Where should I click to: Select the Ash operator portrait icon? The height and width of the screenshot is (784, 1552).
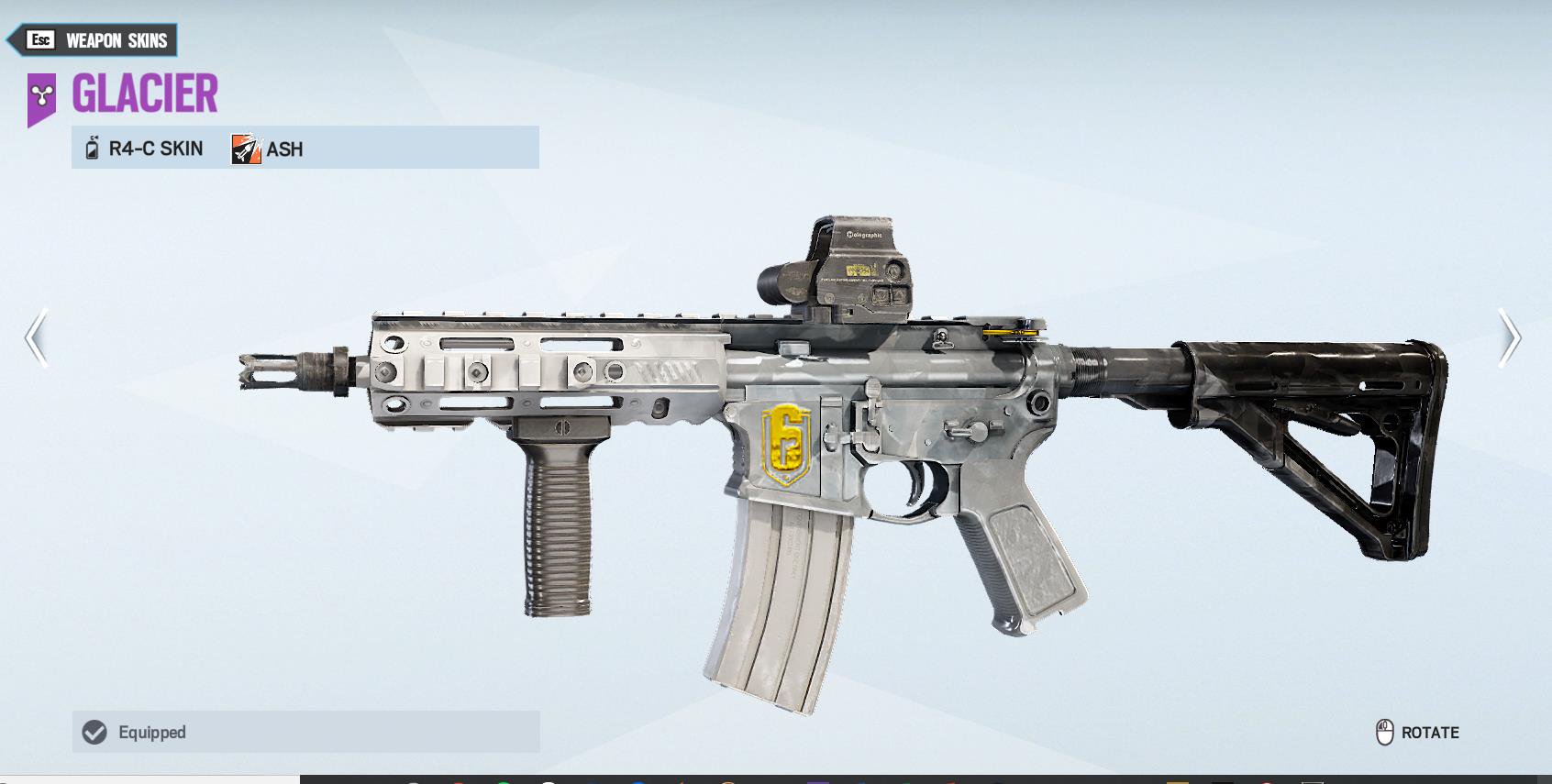[244, 147]
